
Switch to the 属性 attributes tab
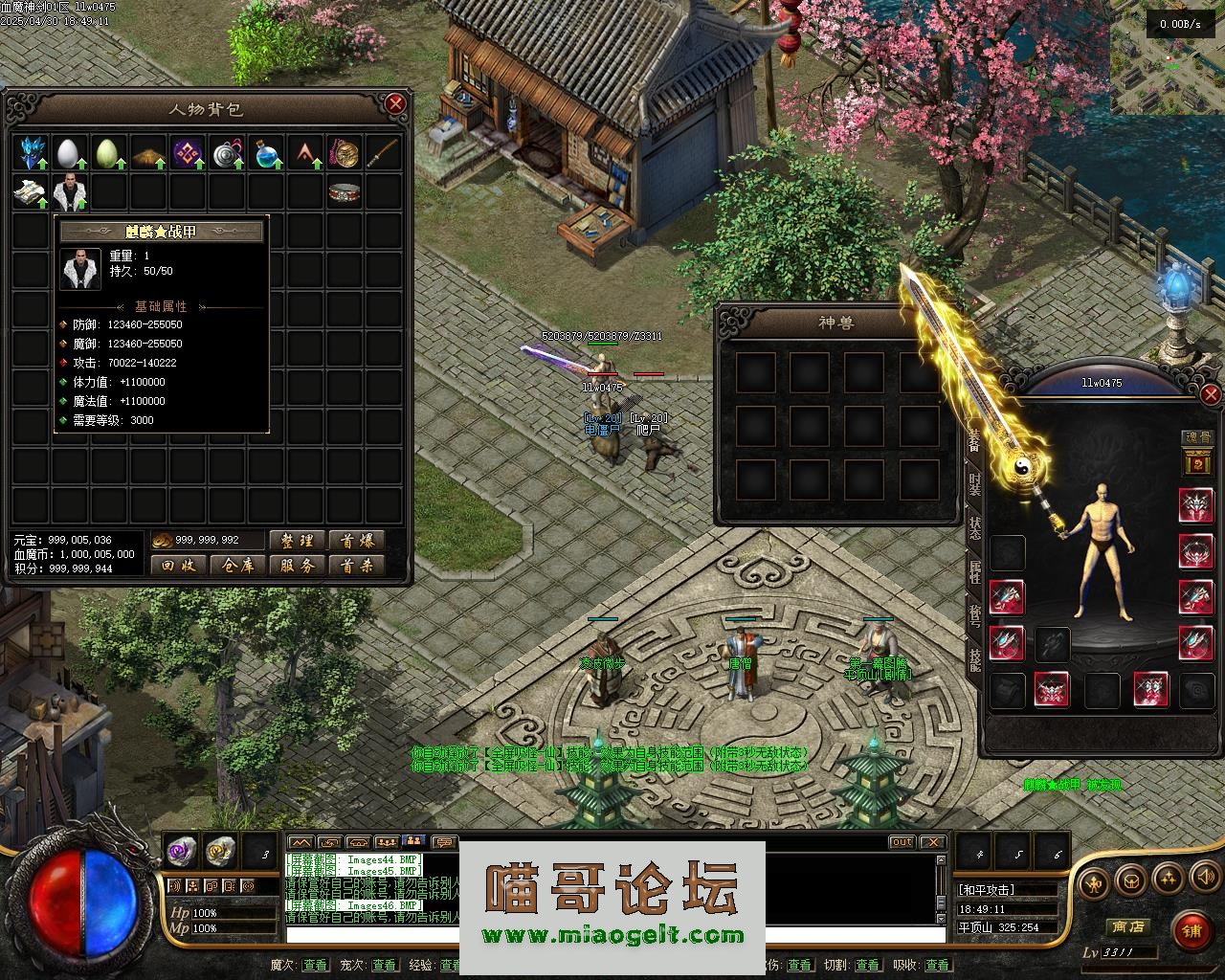pyautogui.click(x=974, y=571)
